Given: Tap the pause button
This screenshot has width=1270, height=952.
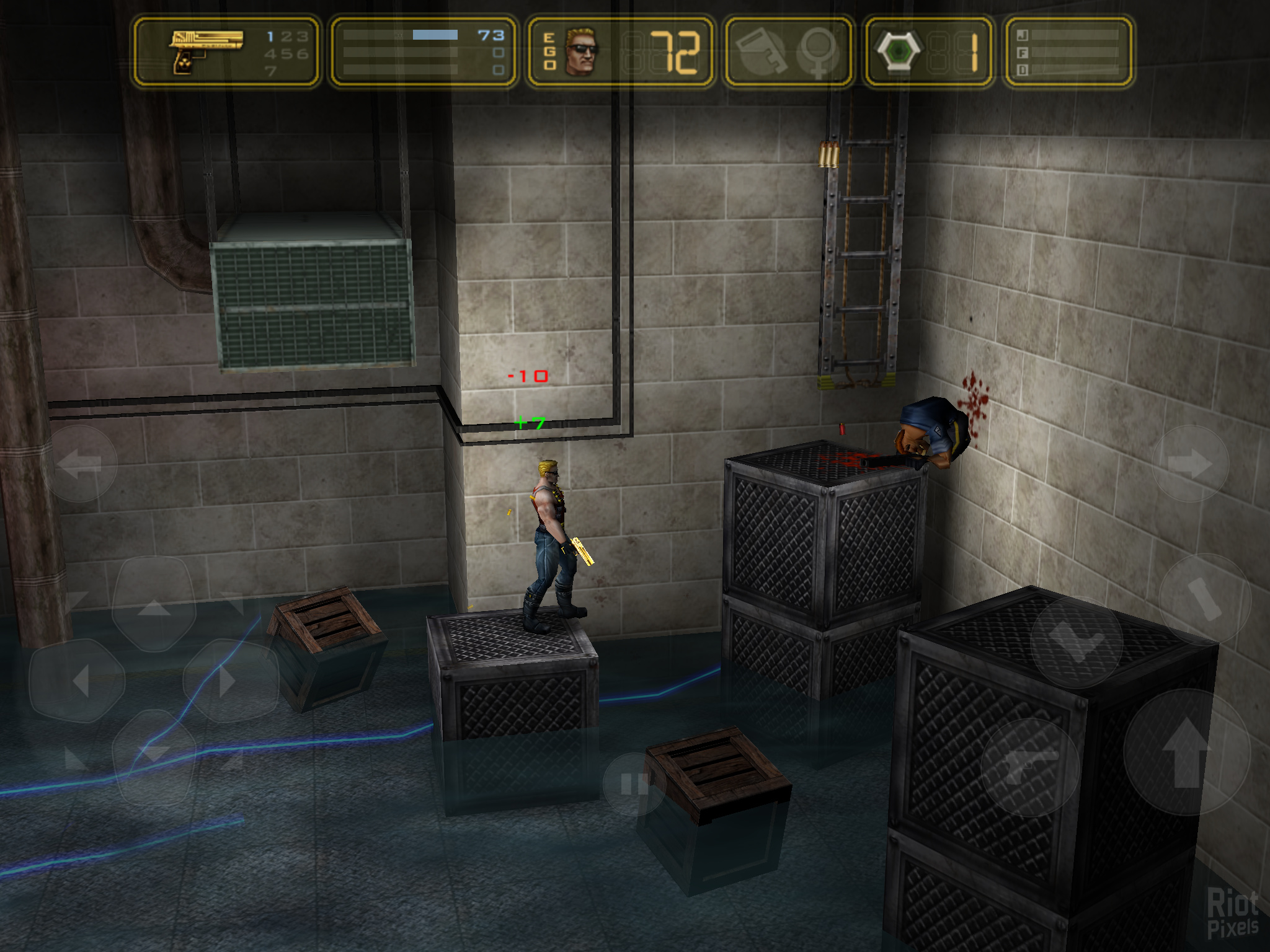Looking at the screenshot, I should coord(634,785).
